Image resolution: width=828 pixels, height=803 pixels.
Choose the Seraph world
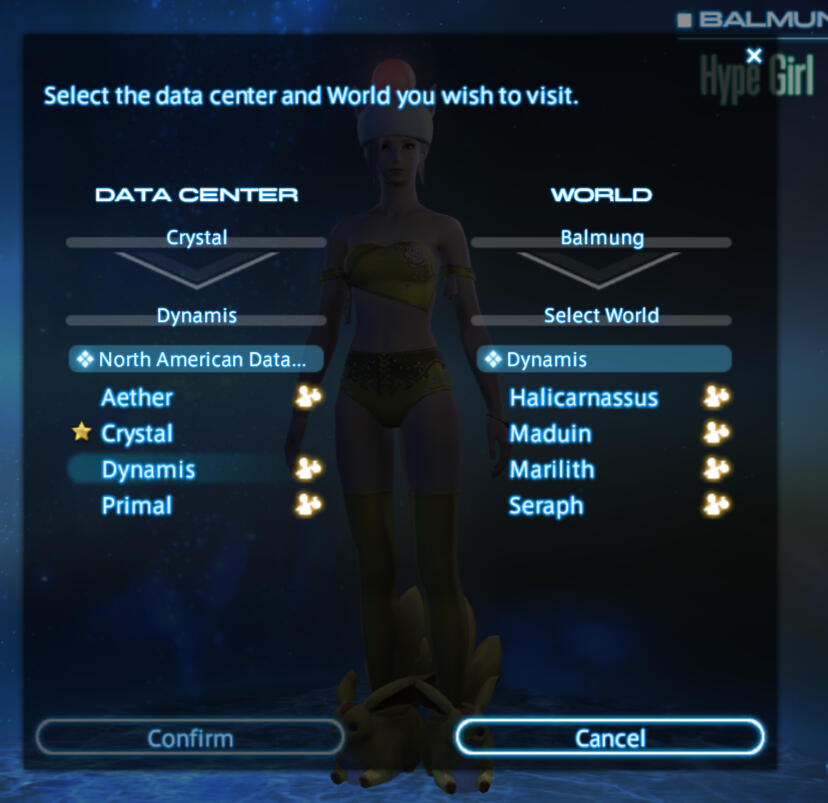point(546,505)
